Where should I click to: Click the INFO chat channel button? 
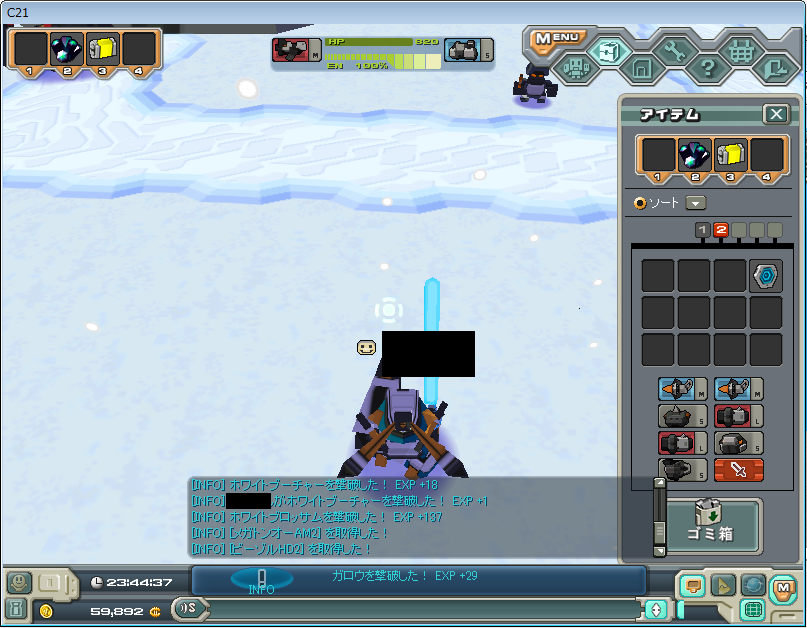click(x=261, y=580)
